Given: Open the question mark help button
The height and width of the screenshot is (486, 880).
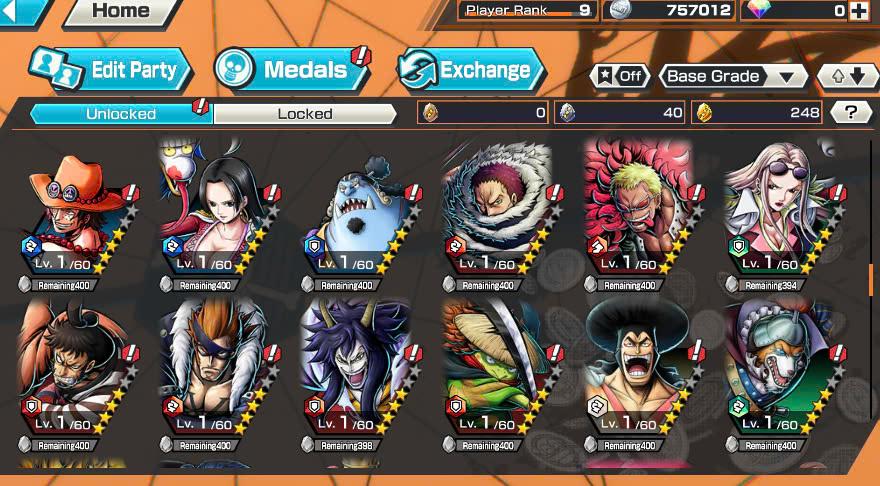Looking at the screenshot, I should (851, 112).
